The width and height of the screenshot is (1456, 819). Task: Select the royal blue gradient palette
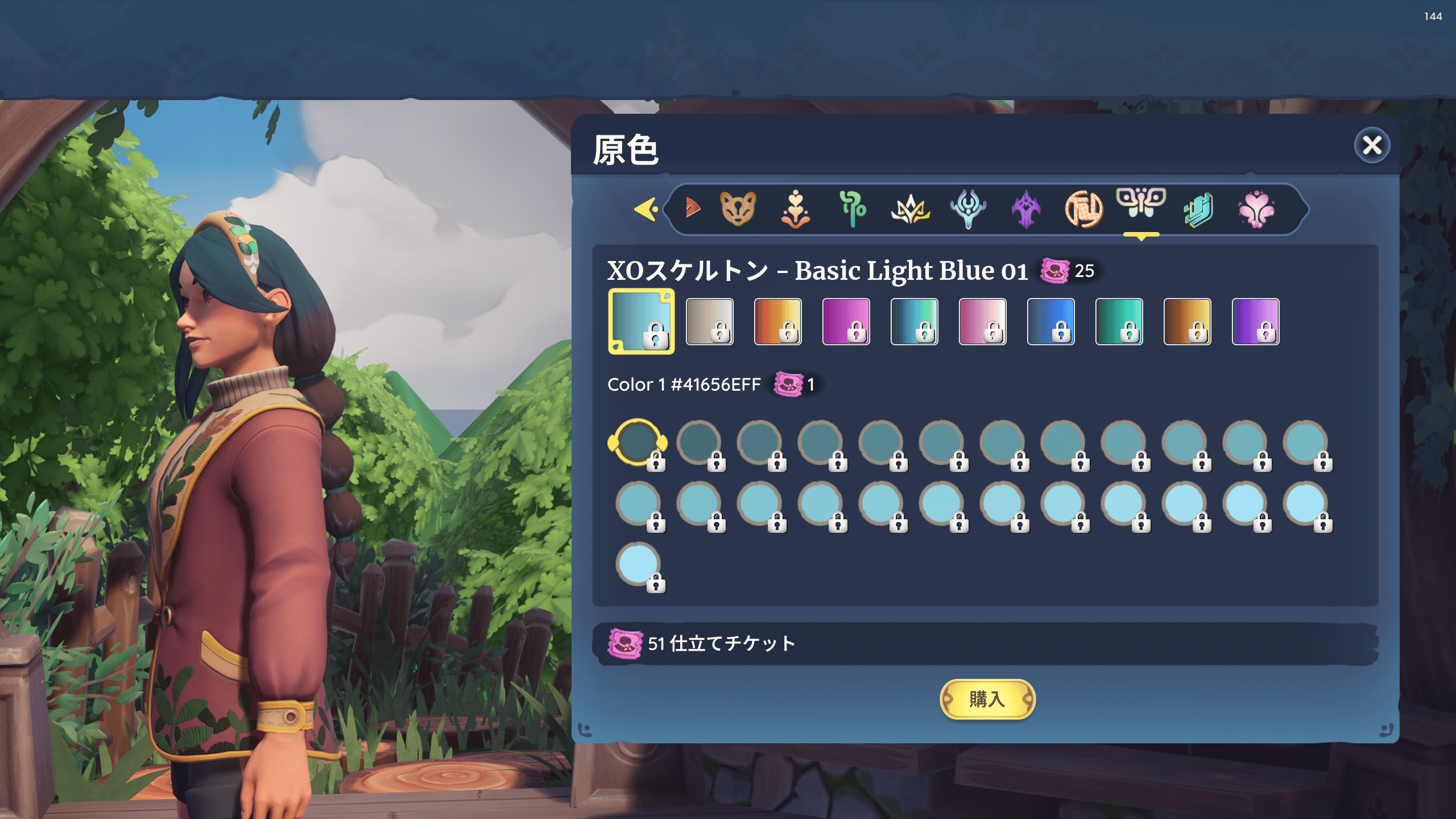coord(1050,321)
